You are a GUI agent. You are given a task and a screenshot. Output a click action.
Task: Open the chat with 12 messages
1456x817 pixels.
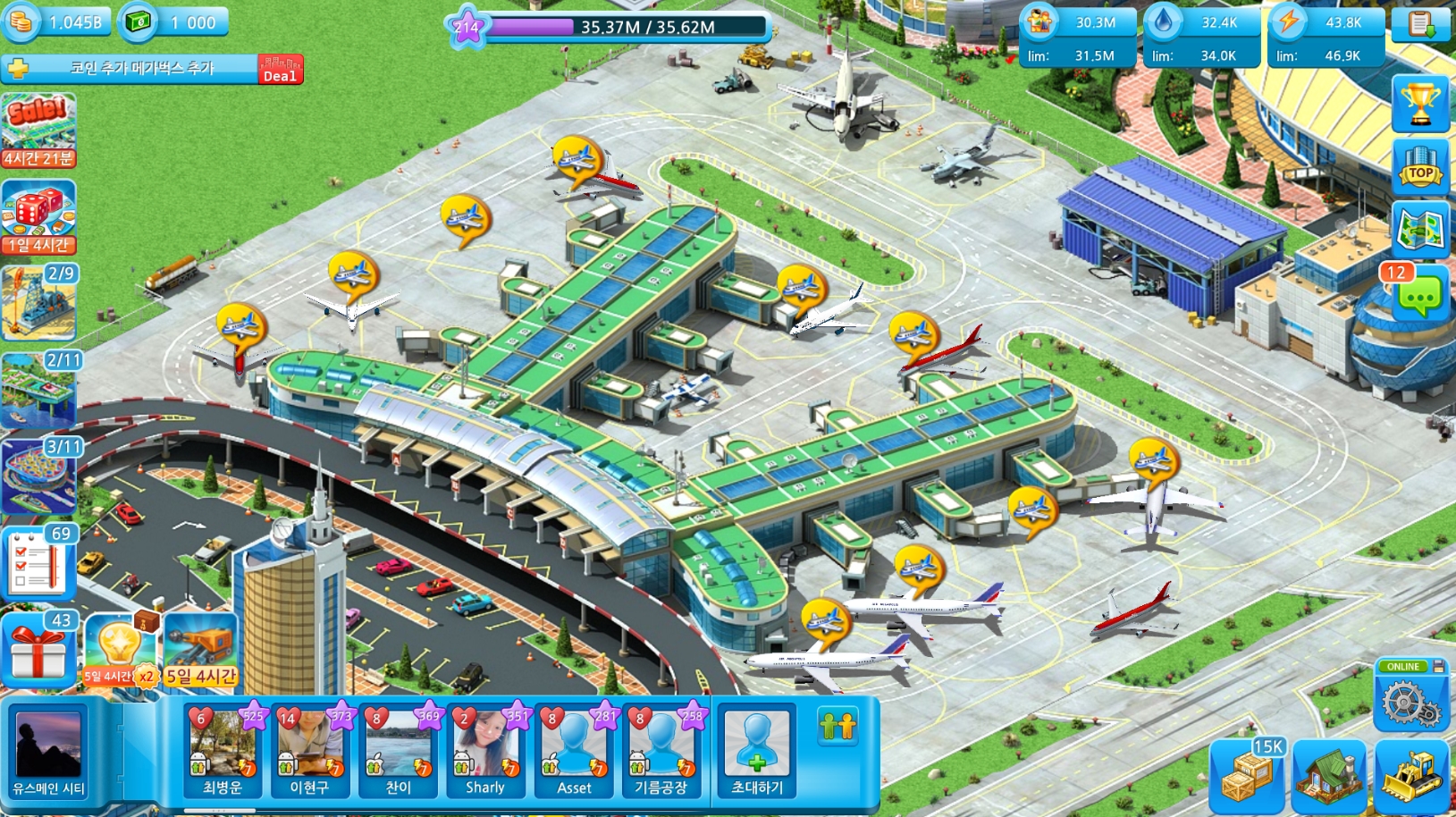pyautogui.click(x=1418, y=293)
